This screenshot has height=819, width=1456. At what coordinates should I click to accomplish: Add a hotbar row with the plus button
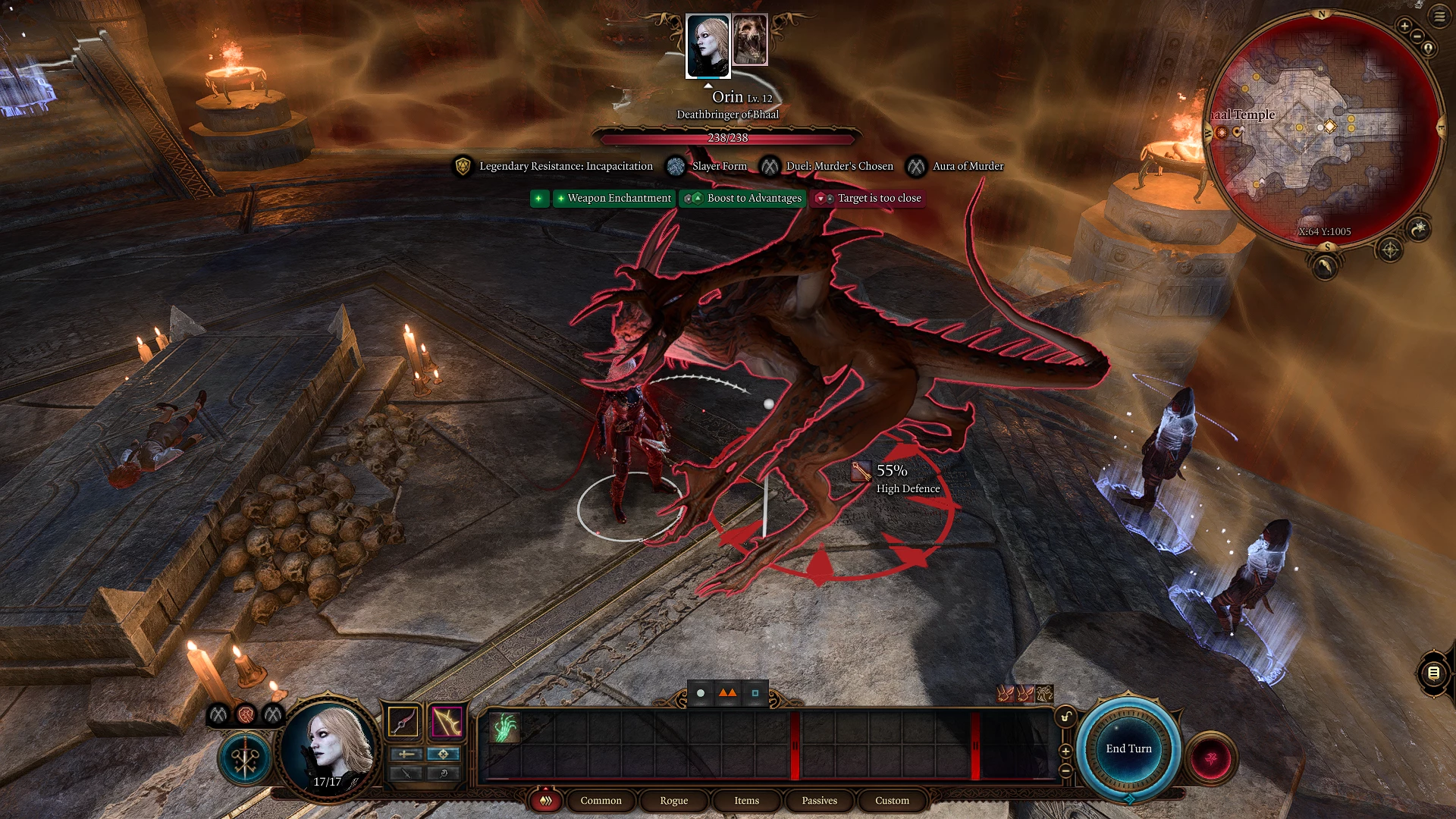pyautogui.click(x=1065, y=751)
